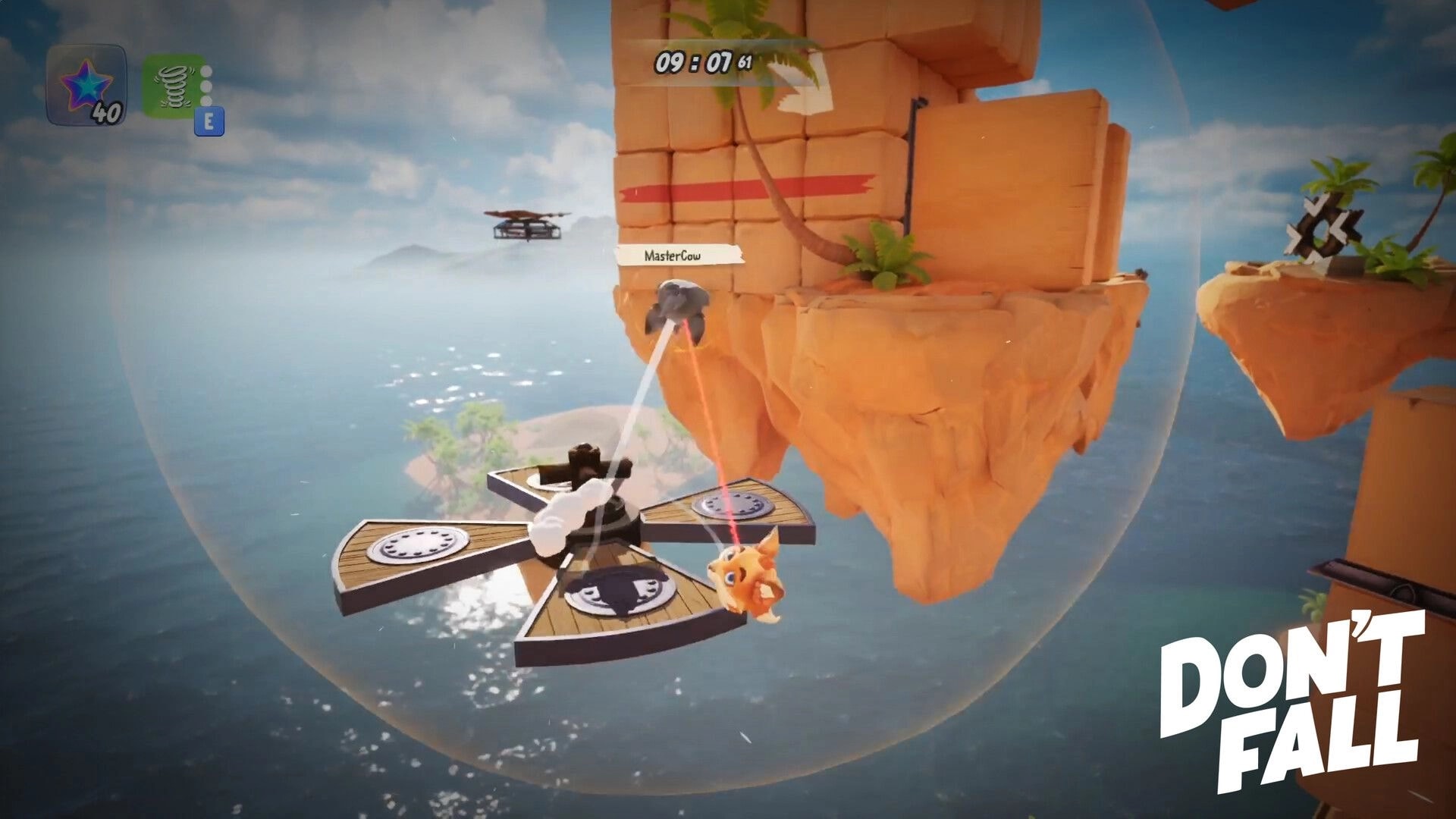Click the bottom ability charge dot
This screenshot has height=819, width=1456.
click(x=206, y=100)
